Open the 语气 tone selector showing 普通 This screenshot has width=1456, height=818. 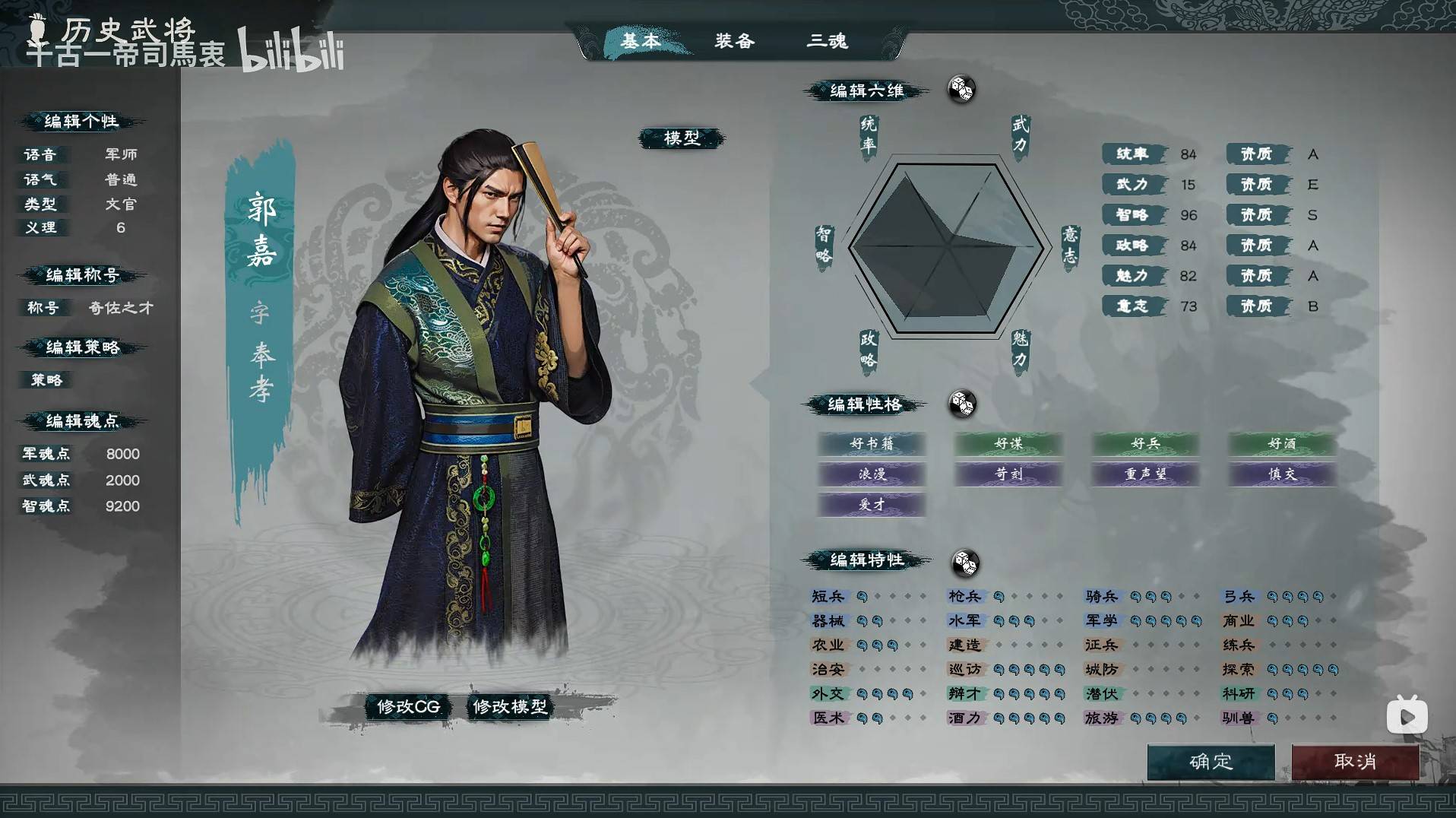120,179
